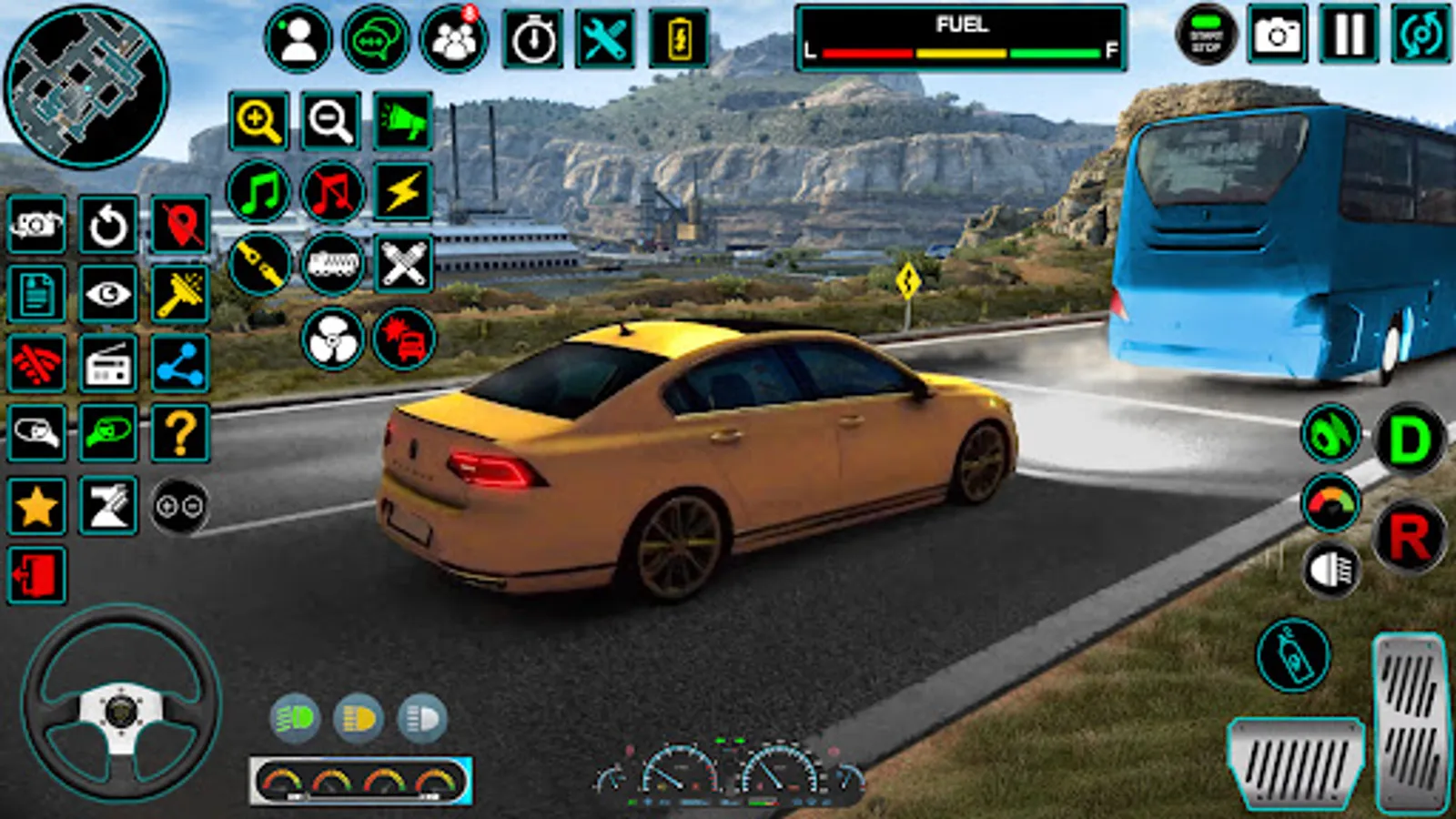Activate the megaphone horn icon
Screen dimensions: 1456x819
click(x=402, y=120)
